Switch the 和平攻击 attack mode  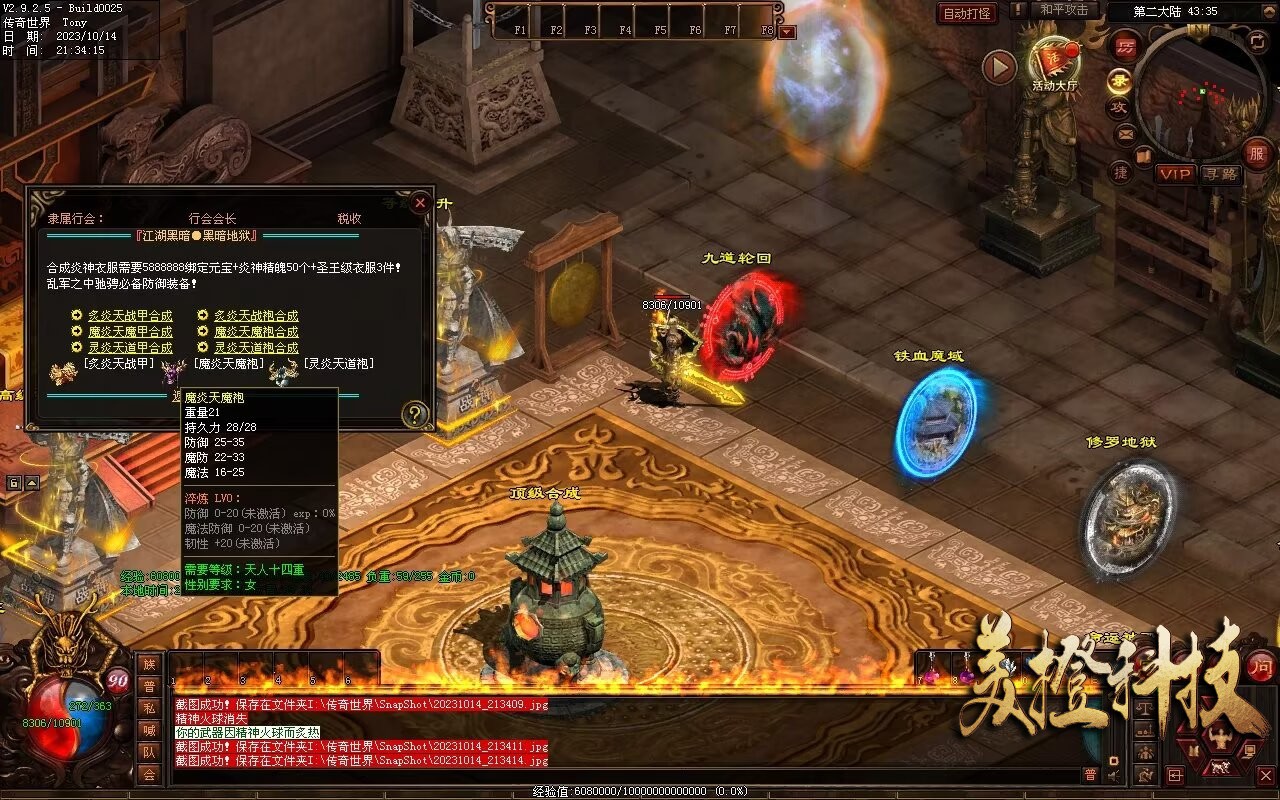[1063, 10]
